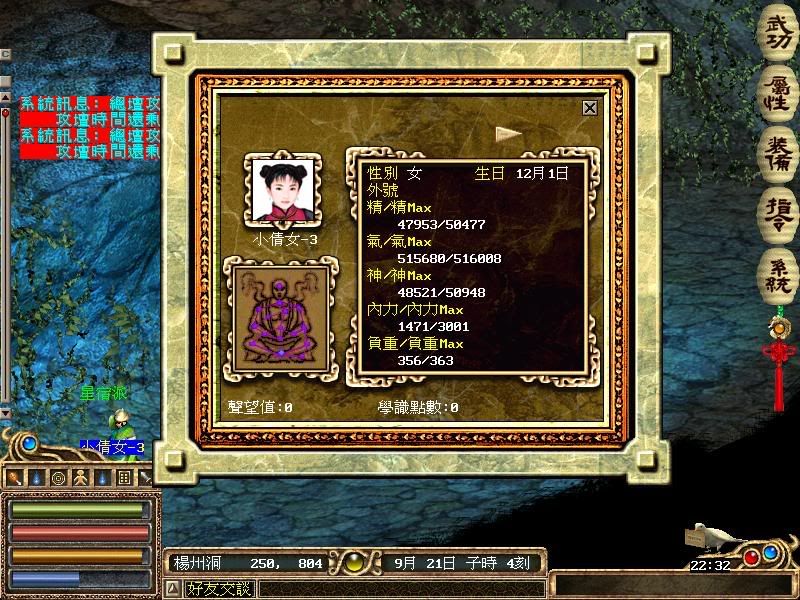Close the character status window

coord(590,108)
